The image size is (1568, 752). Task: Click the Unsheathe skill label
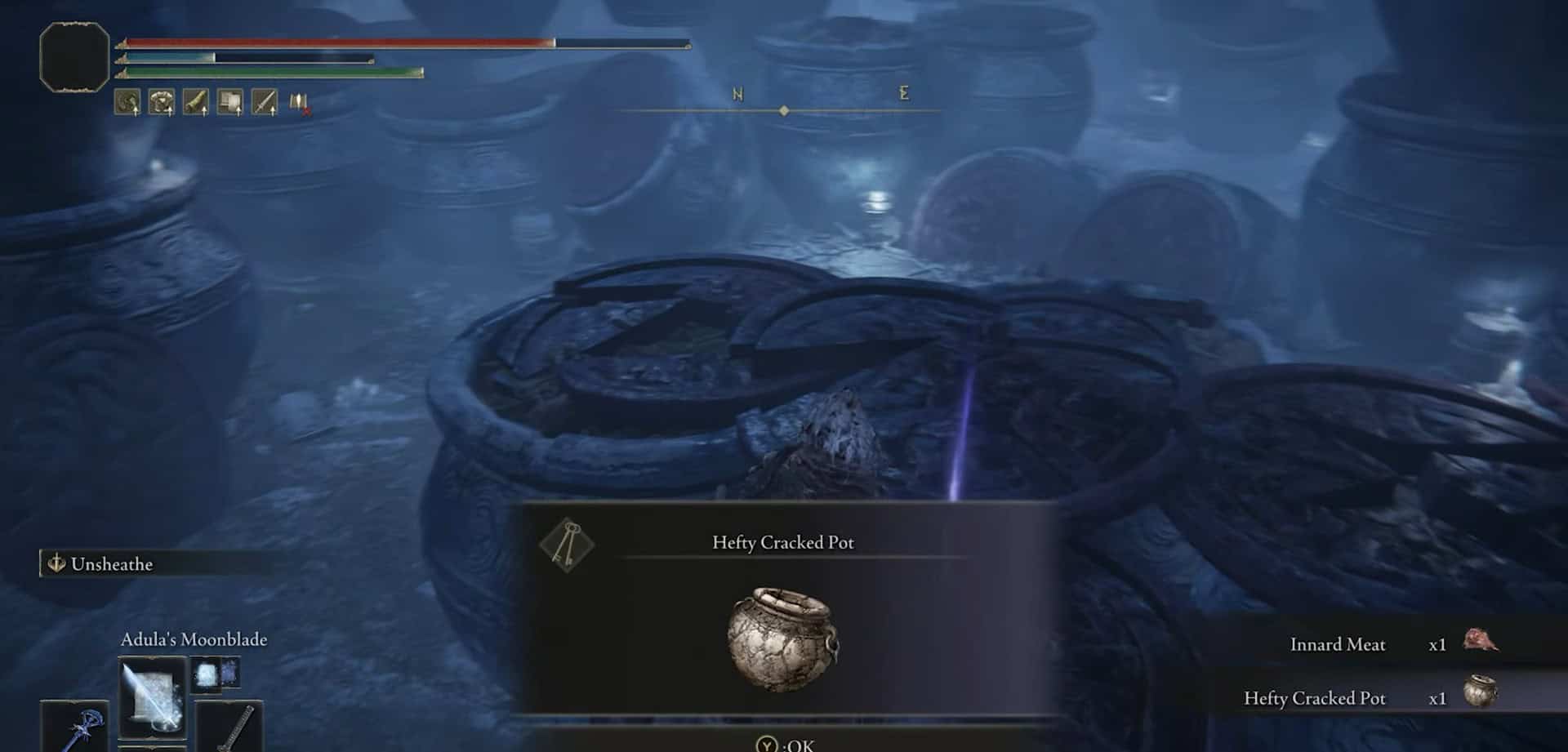[x=111, y=564]
